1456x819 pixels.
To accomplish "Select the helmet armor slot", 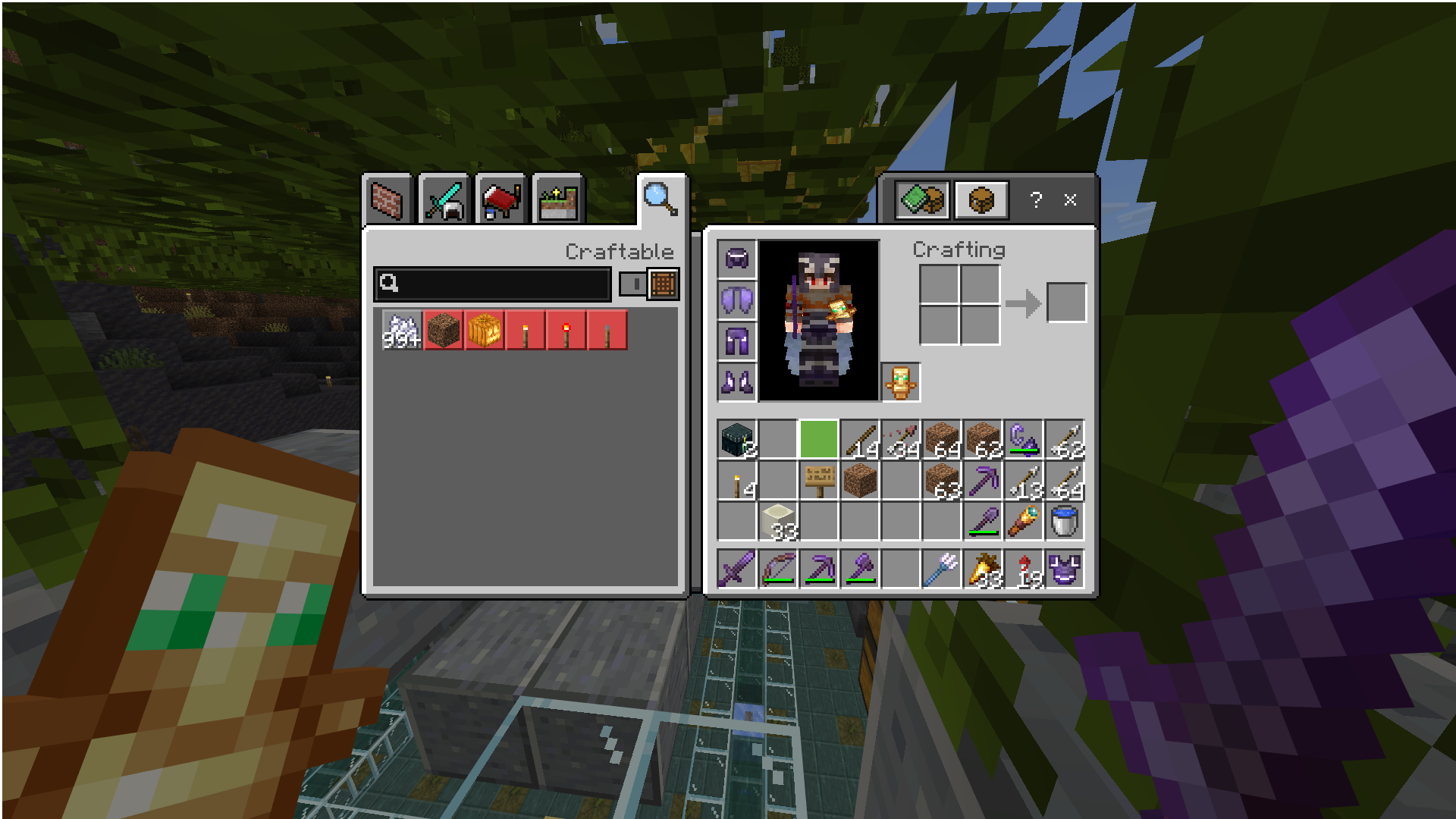I will (736, 259).
